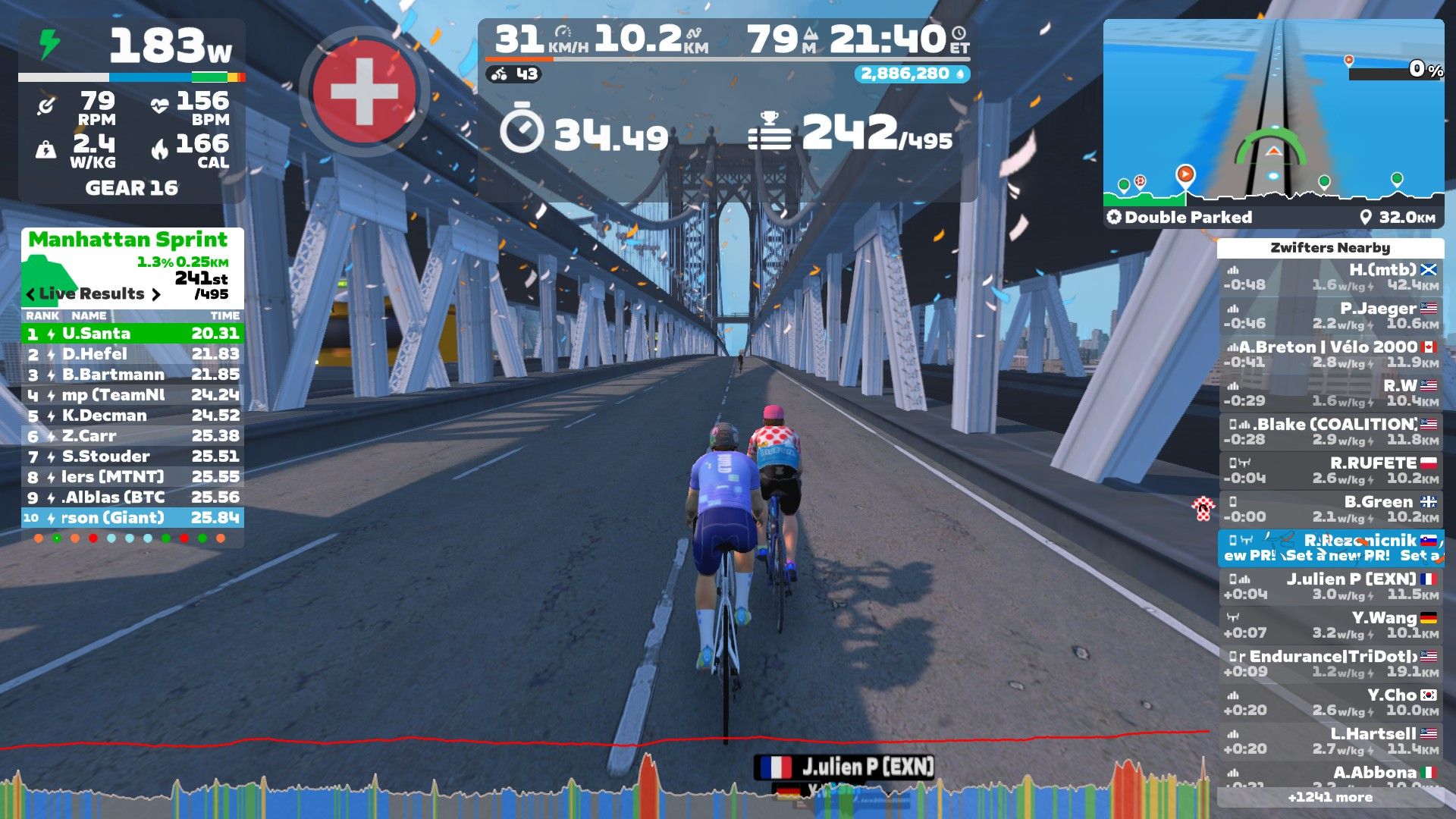
Task: Show next Live Results page
Action: click(x=156, y=294)
